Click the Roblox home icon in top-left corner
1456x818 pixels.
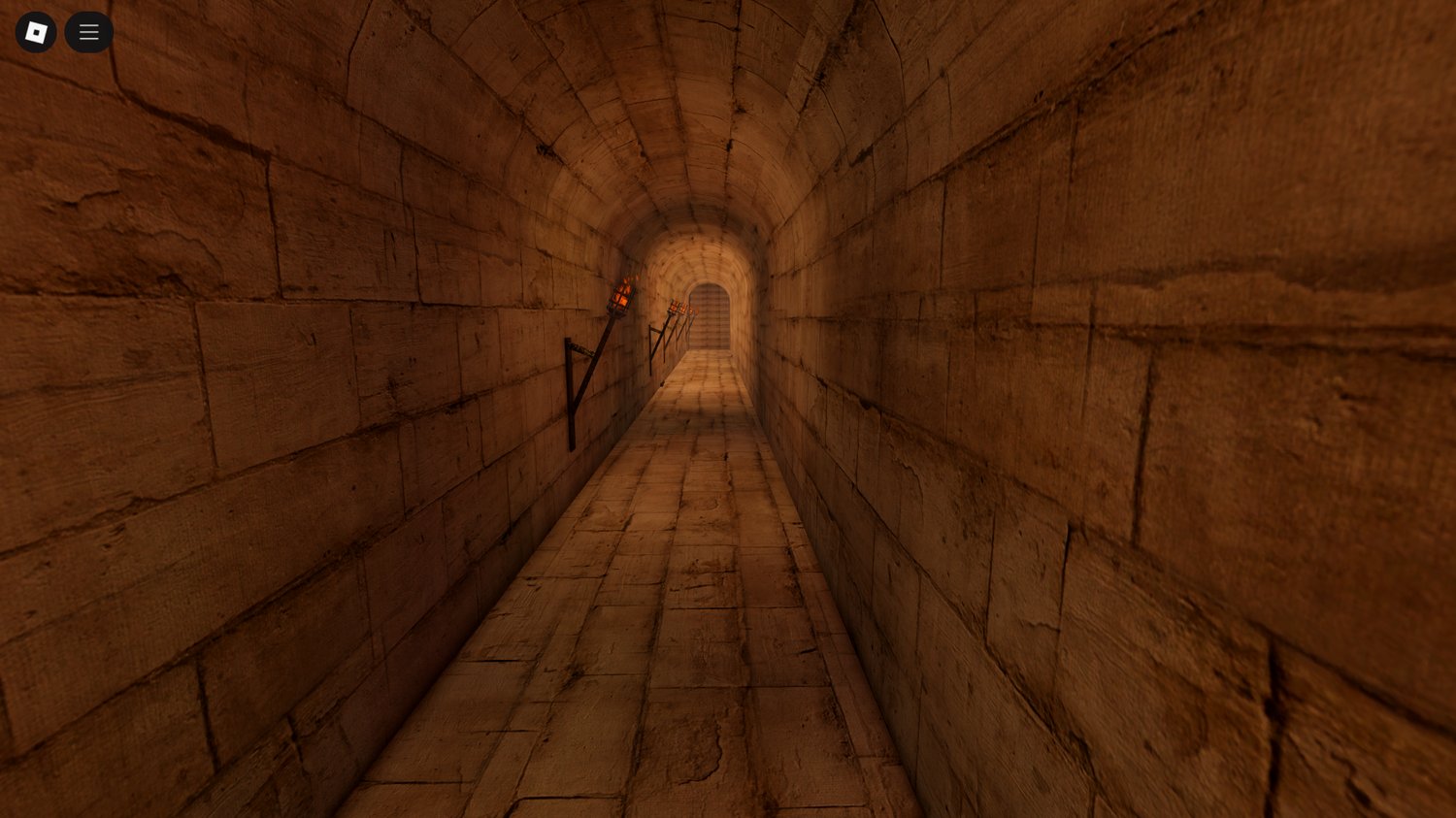[36, 31]
